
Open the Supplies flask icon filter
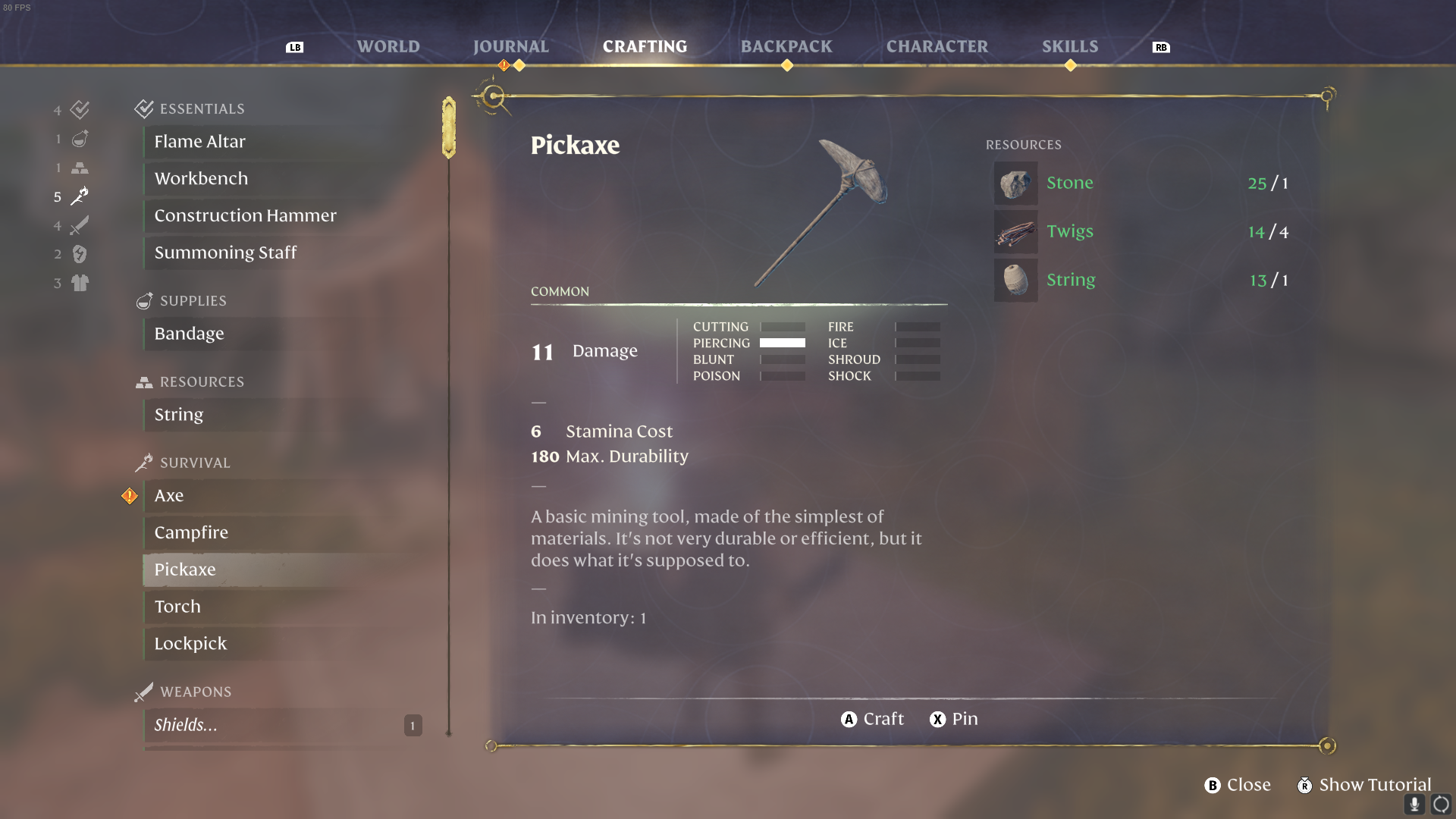click(x=80, y=139)
